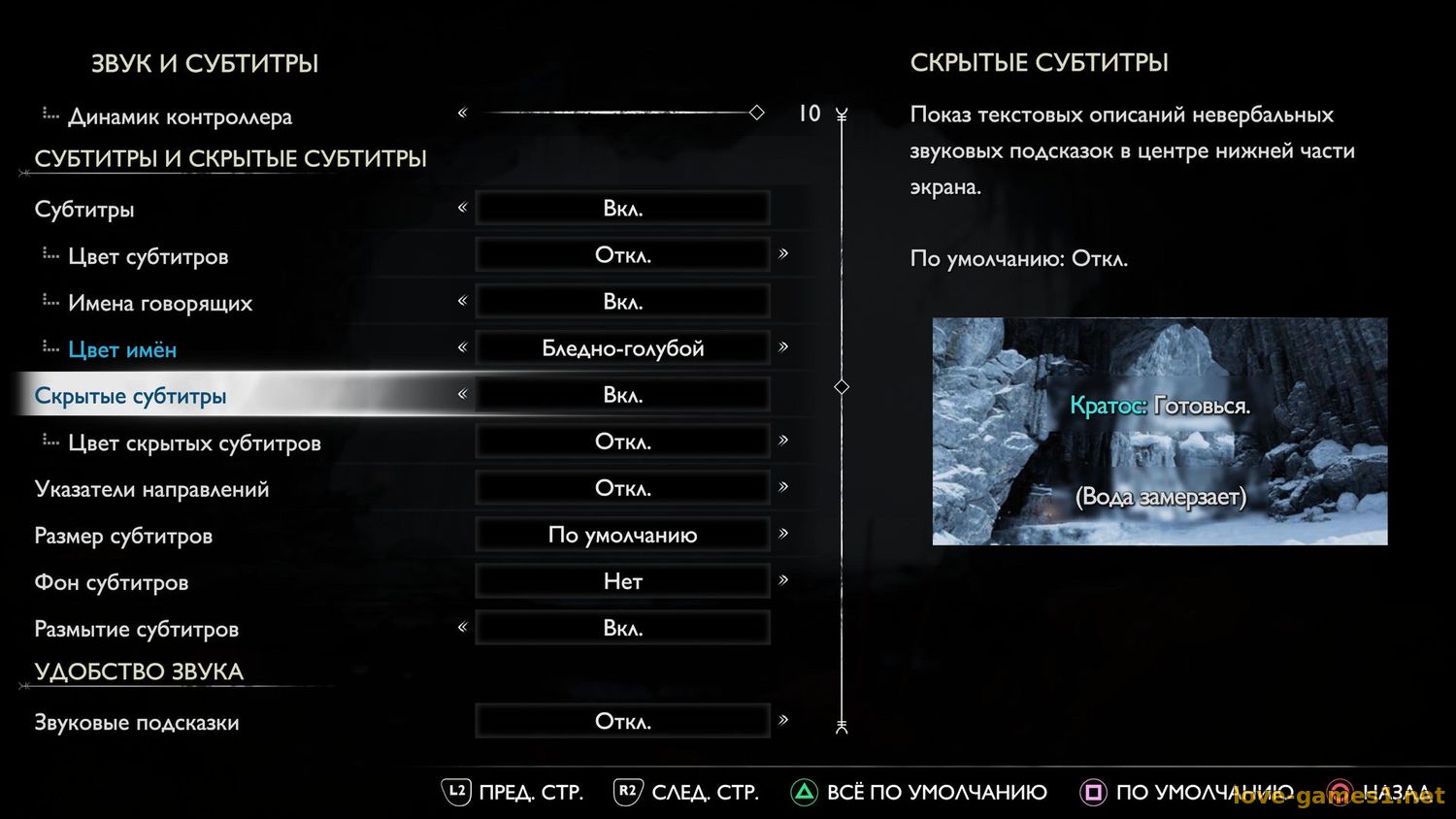Select the Фон субтитров option

[112, 582]
